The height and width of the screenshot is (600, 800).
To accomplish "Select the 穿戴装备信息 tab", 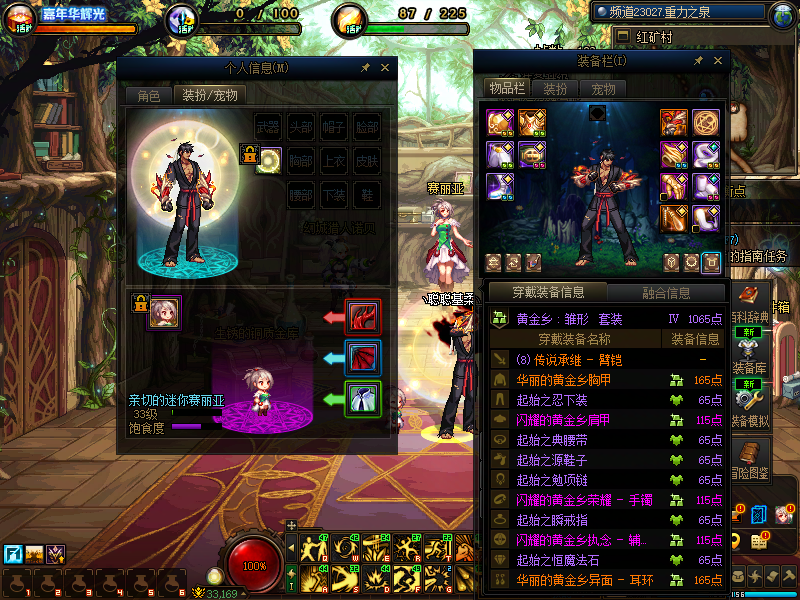I will [x=548, y=293].
